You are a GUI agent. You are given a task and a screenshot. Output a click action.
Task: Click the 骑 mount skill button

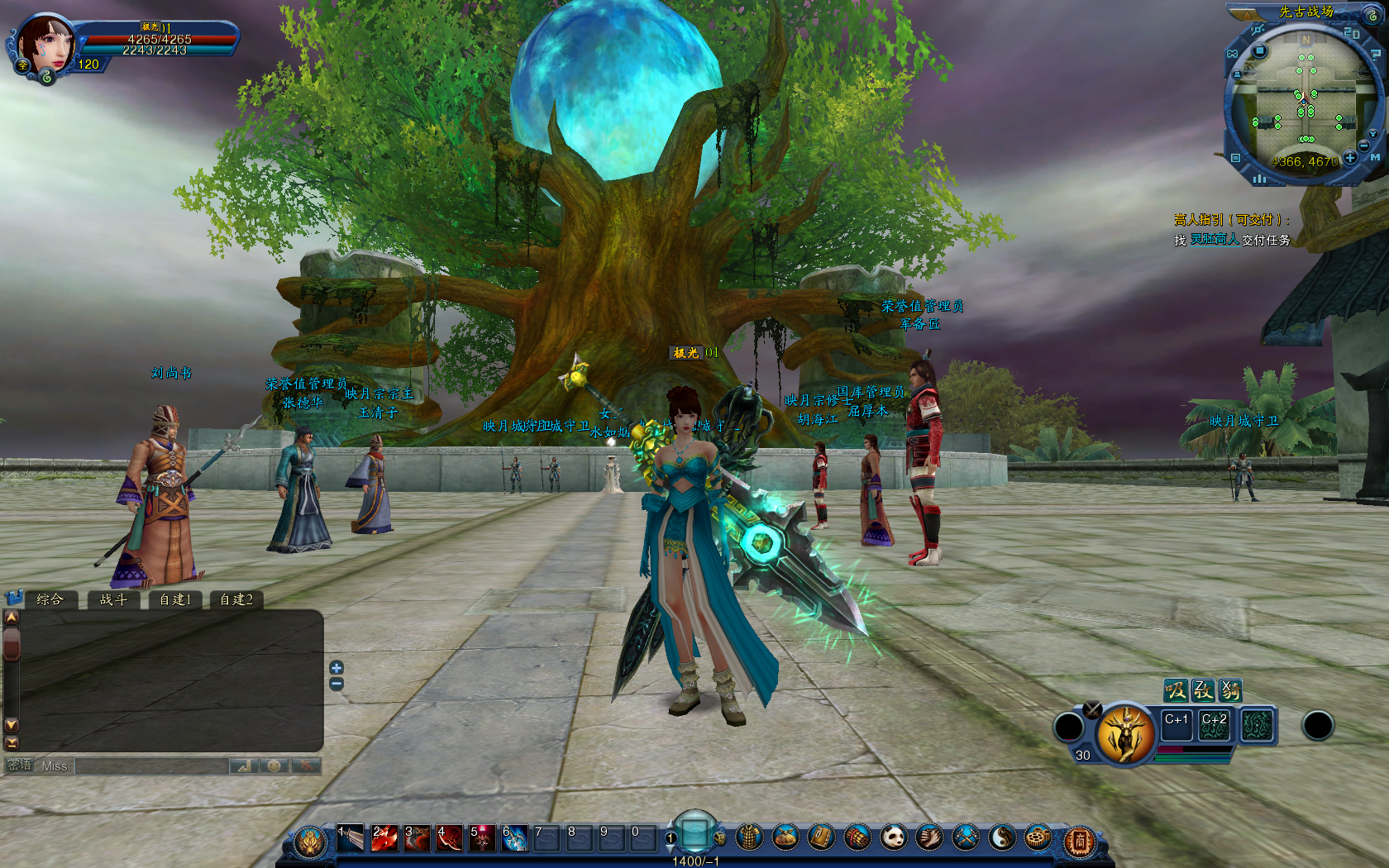pyautogui.click(x=1230, y=689)
